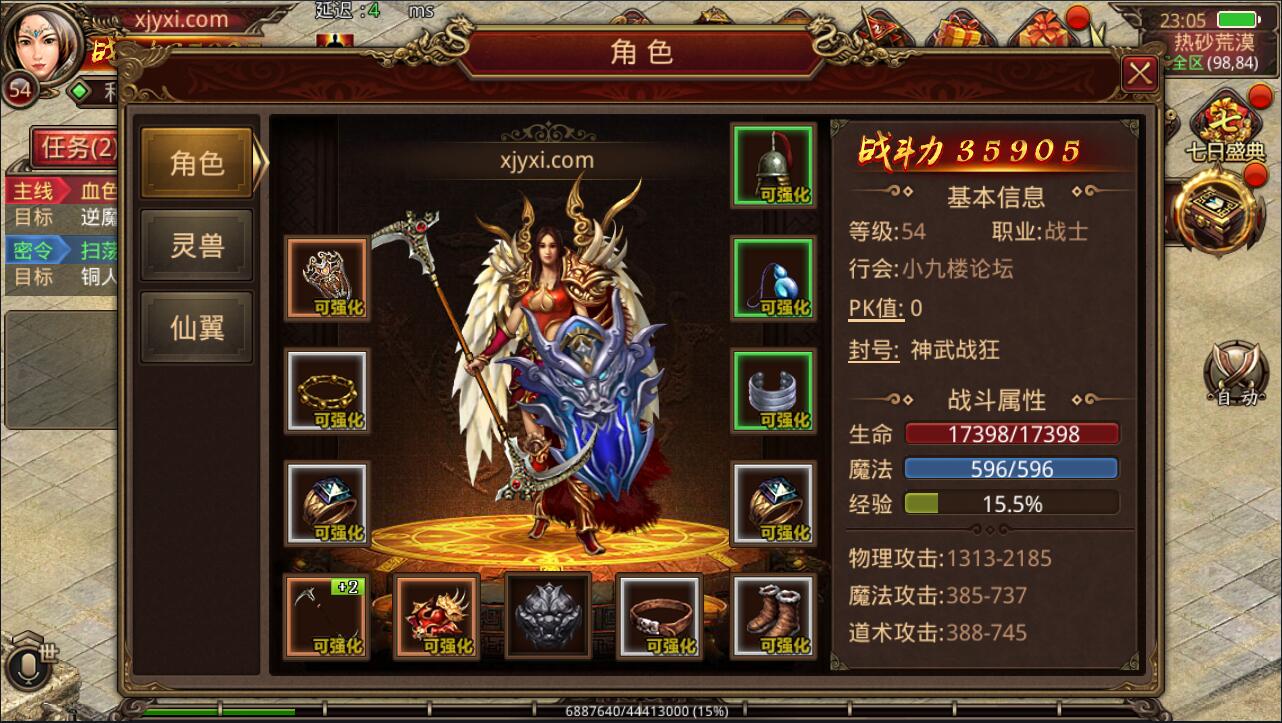Click the bracelet equipment slot on the right

[773, 390]
